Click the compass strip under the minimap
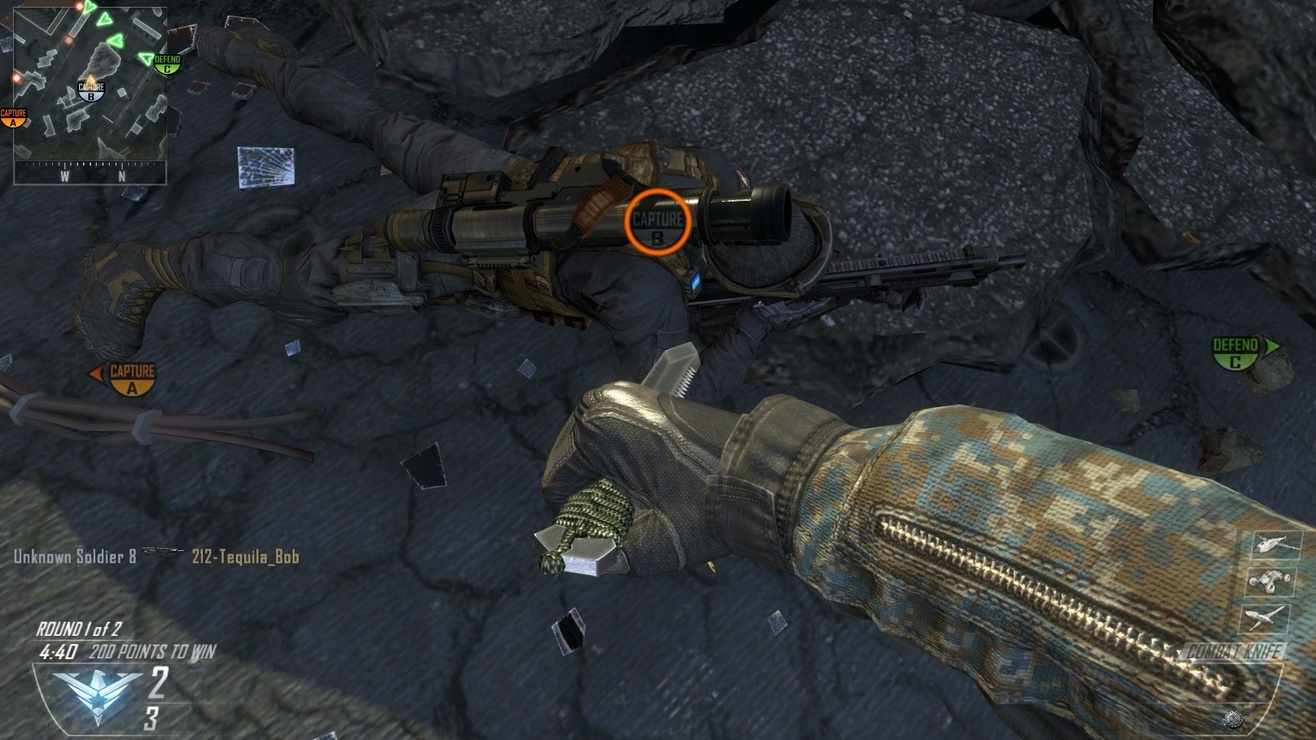1316x740 pixels. point(90,175)
